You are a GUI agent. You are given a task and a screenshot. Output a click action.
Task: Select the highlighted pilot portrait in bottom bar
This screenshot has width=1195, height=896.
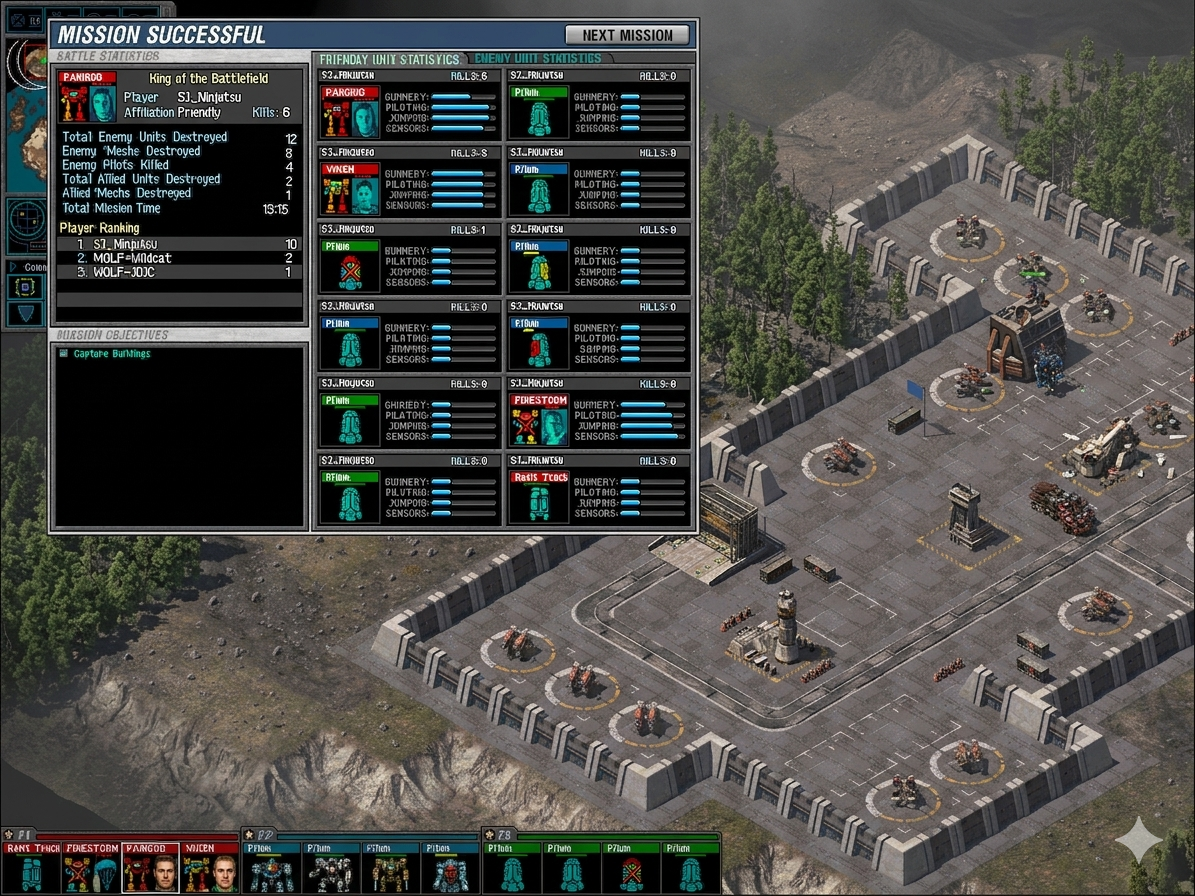click(151, 868)
